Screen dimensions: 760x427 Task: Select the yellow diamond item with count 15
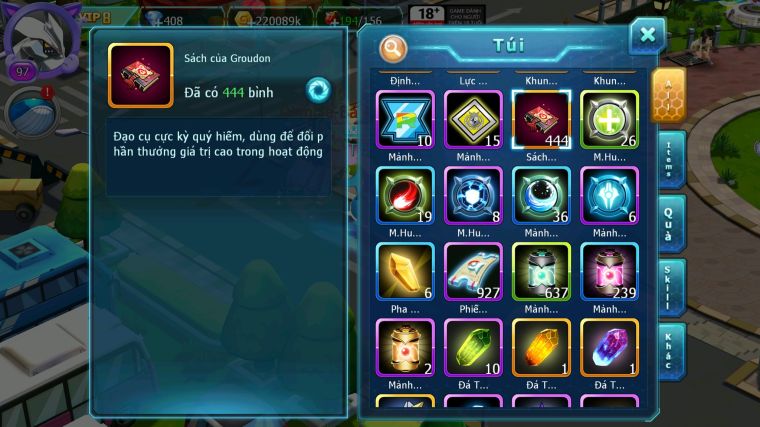[x=473, y=120]
